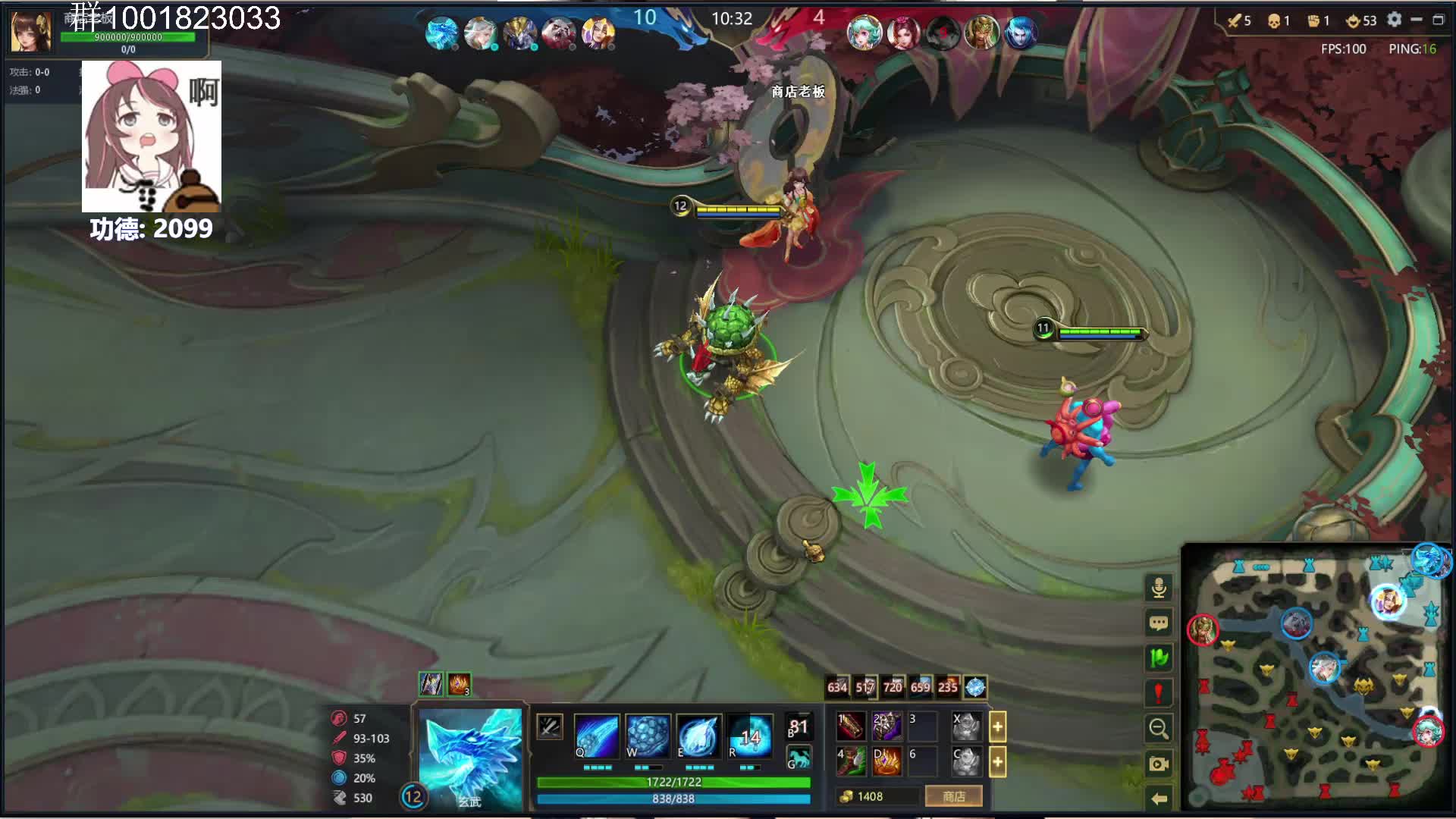The width and height of the screenshot is (1456, 819).
Task: Zoom out with the magnifier button
Action: [1159, 729]
